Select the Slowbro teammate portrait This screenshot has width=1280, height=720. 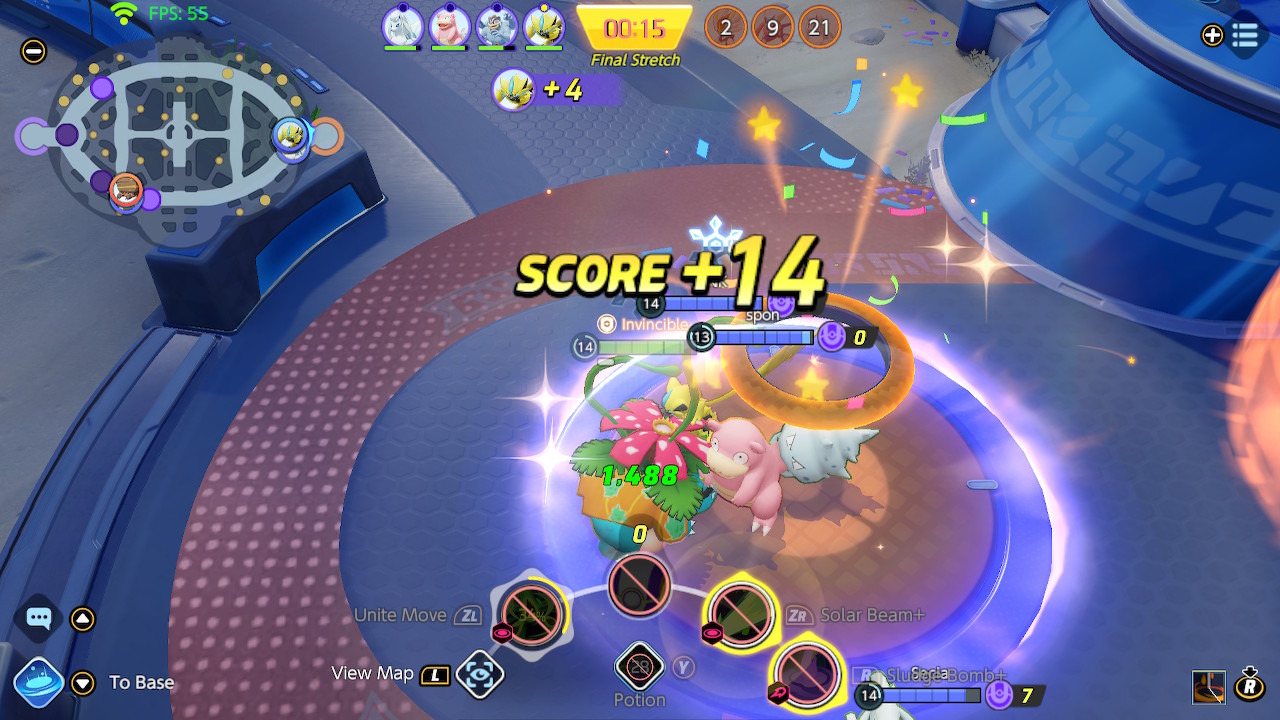point(449,26)
